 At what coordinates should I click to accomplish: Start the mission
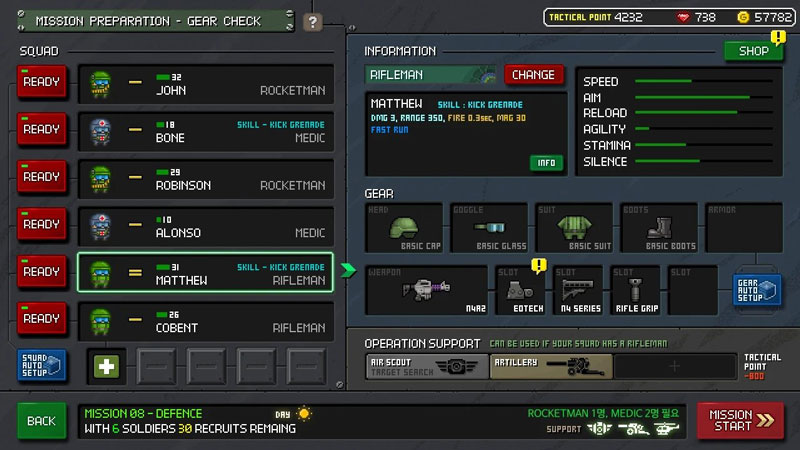741,420
